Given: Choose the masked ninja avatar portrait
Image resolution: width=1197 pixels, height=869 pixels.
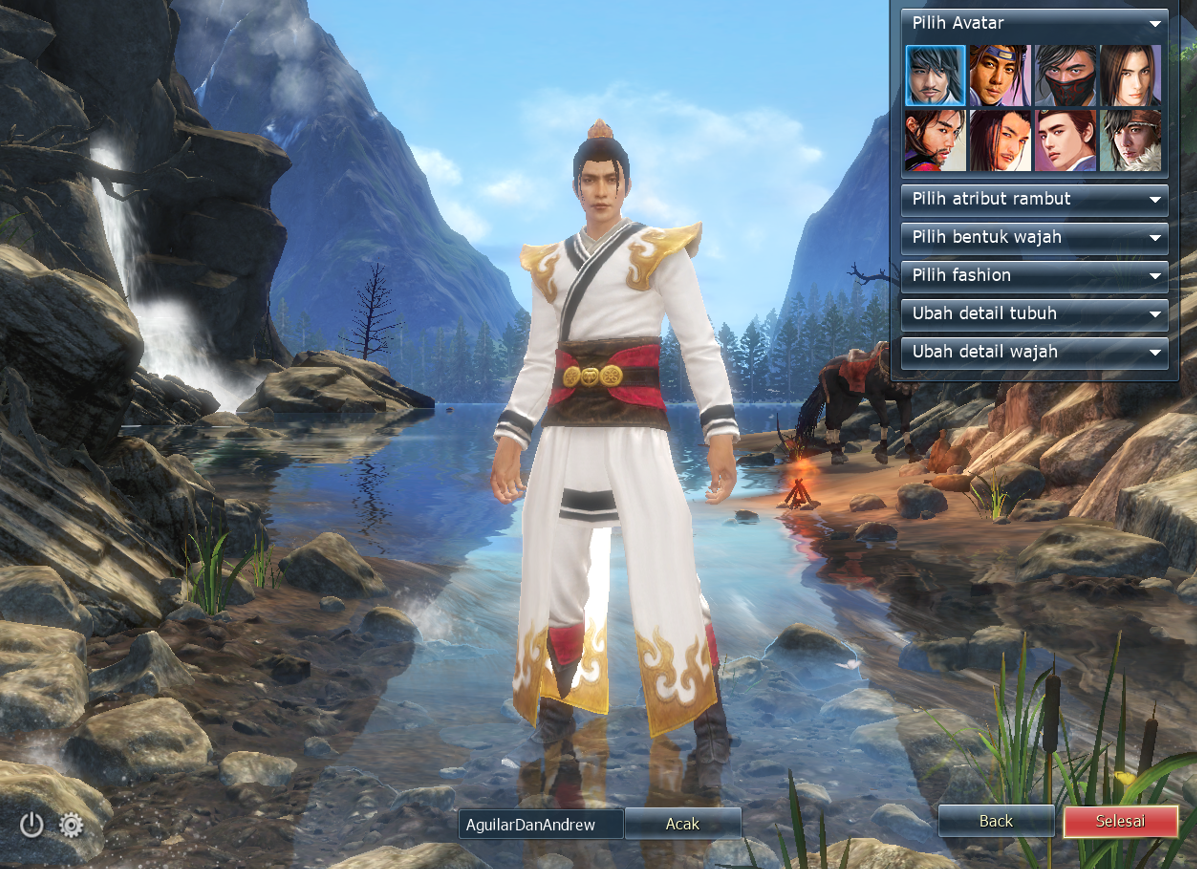Looking at the screenshot, I should (x=1065, y=75).
